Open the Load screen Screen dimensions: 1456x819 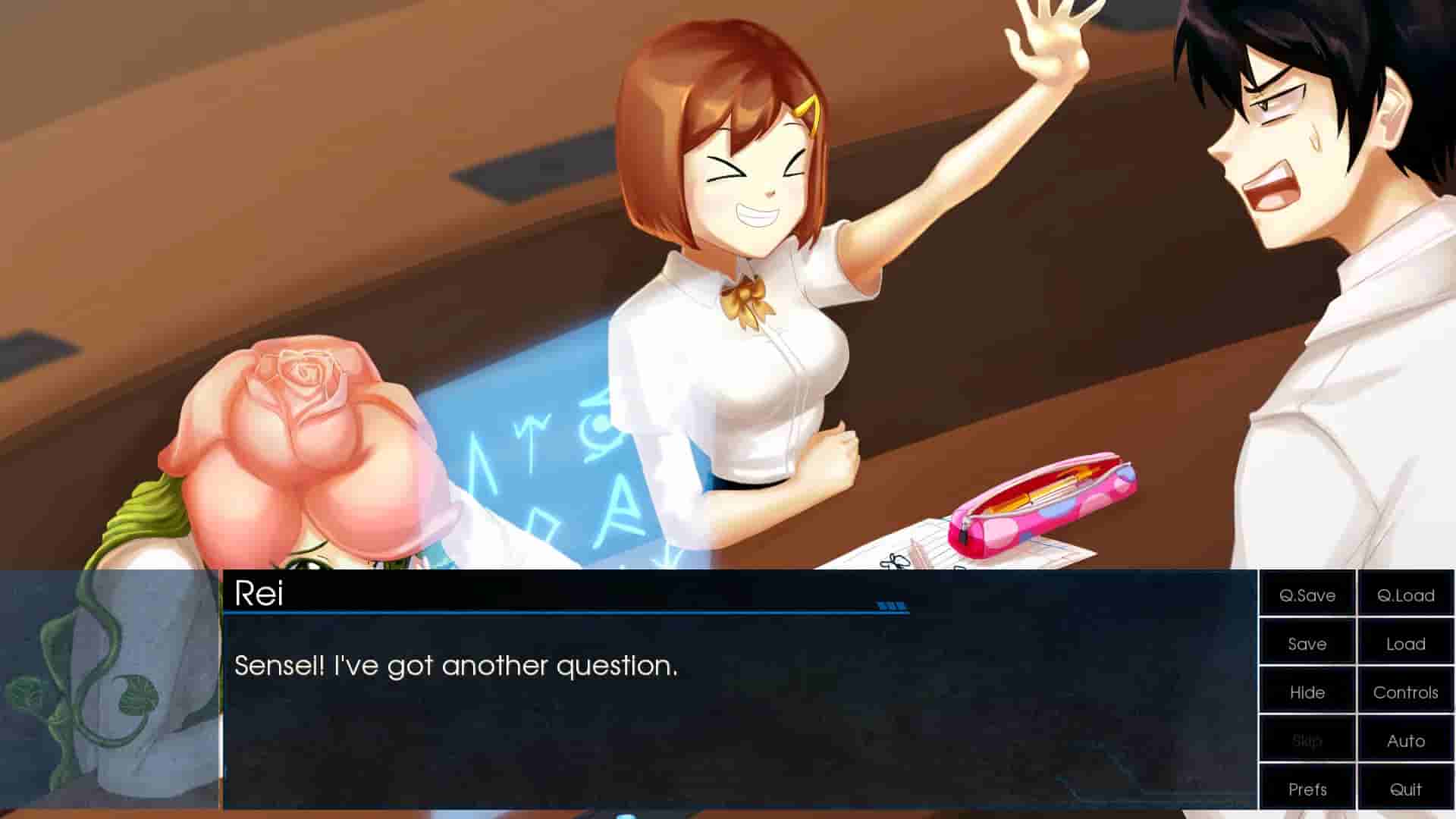pos(1405,644)
